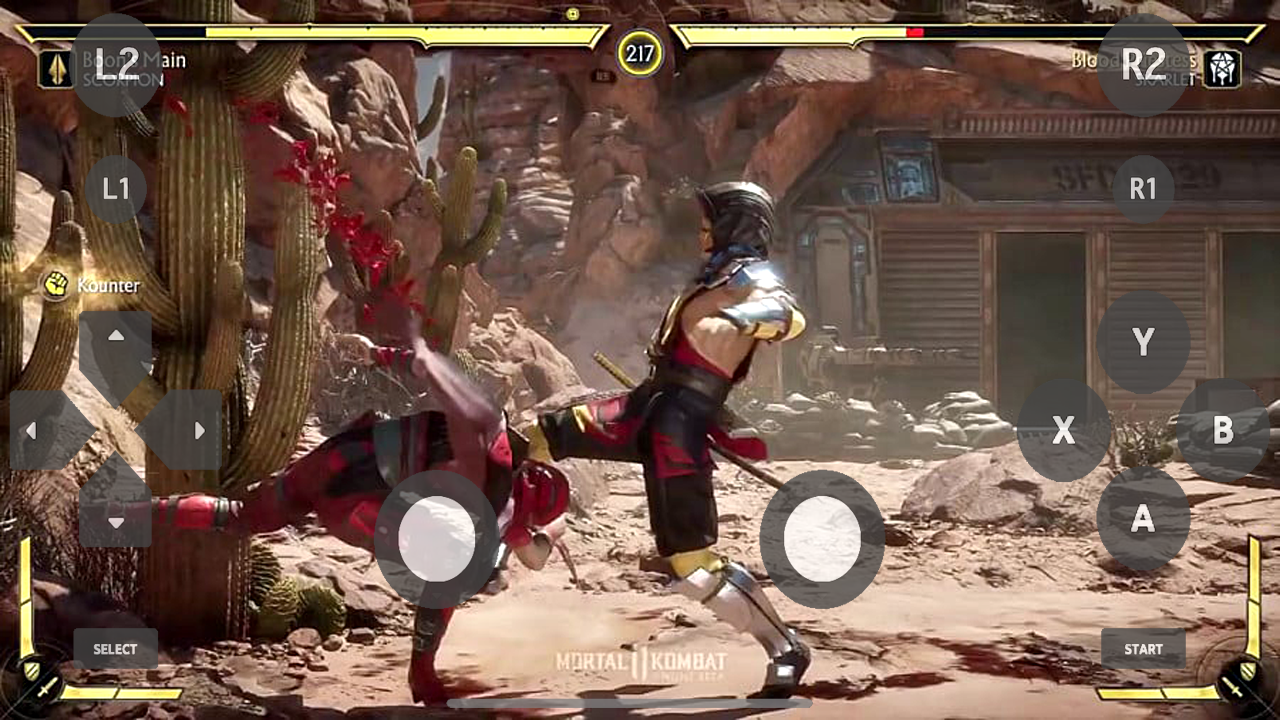This screenshot has width=1280, height=720.
Task: Tap the START overlay button
Action: (1143, 649)
